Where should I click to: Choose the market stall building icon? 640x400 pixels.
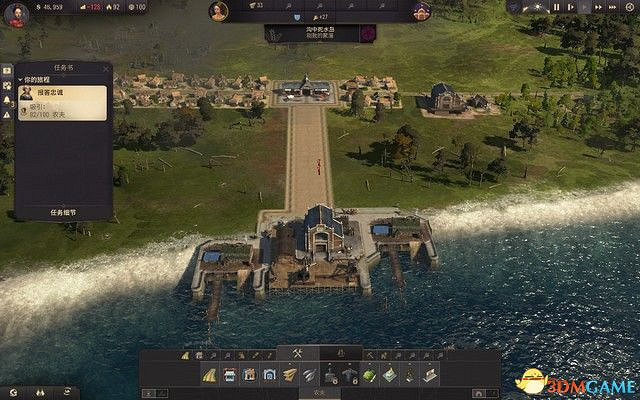(231, 375)
